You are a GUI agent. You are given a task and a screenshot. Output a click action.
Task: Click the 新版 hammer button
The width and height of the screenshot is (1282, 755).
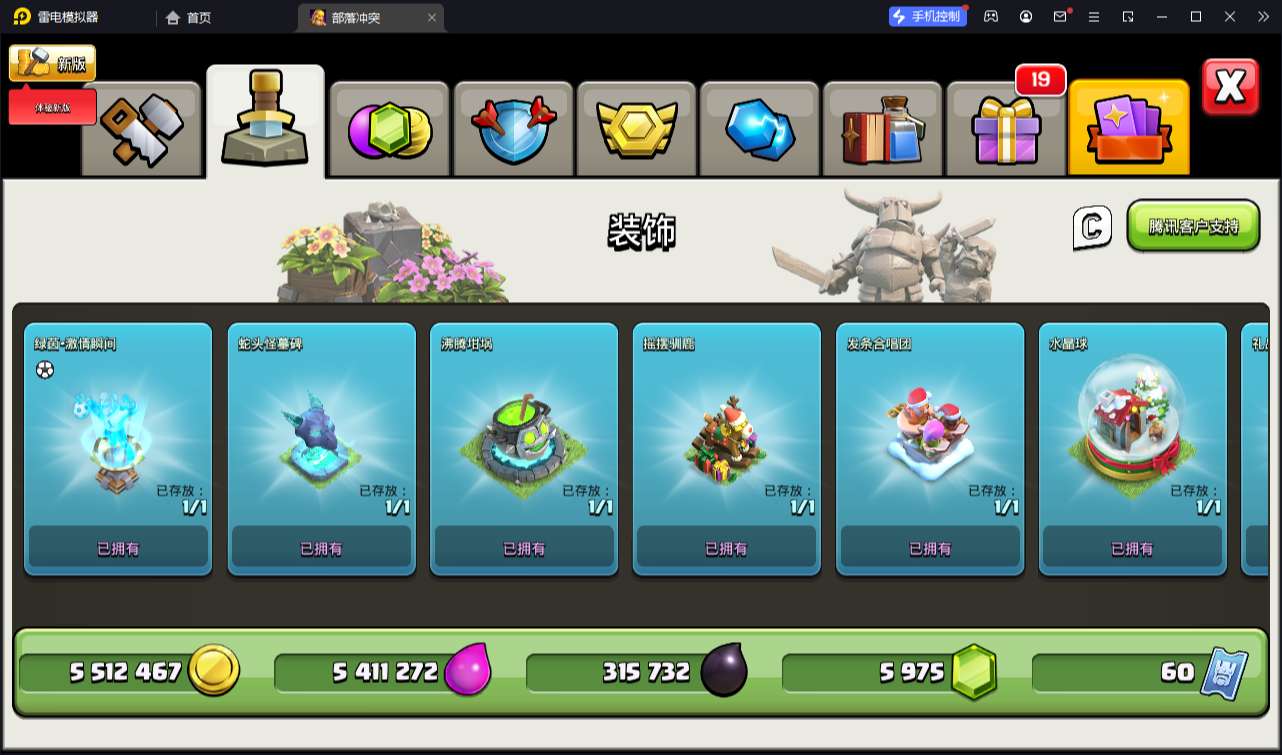[x=53, y=64]
